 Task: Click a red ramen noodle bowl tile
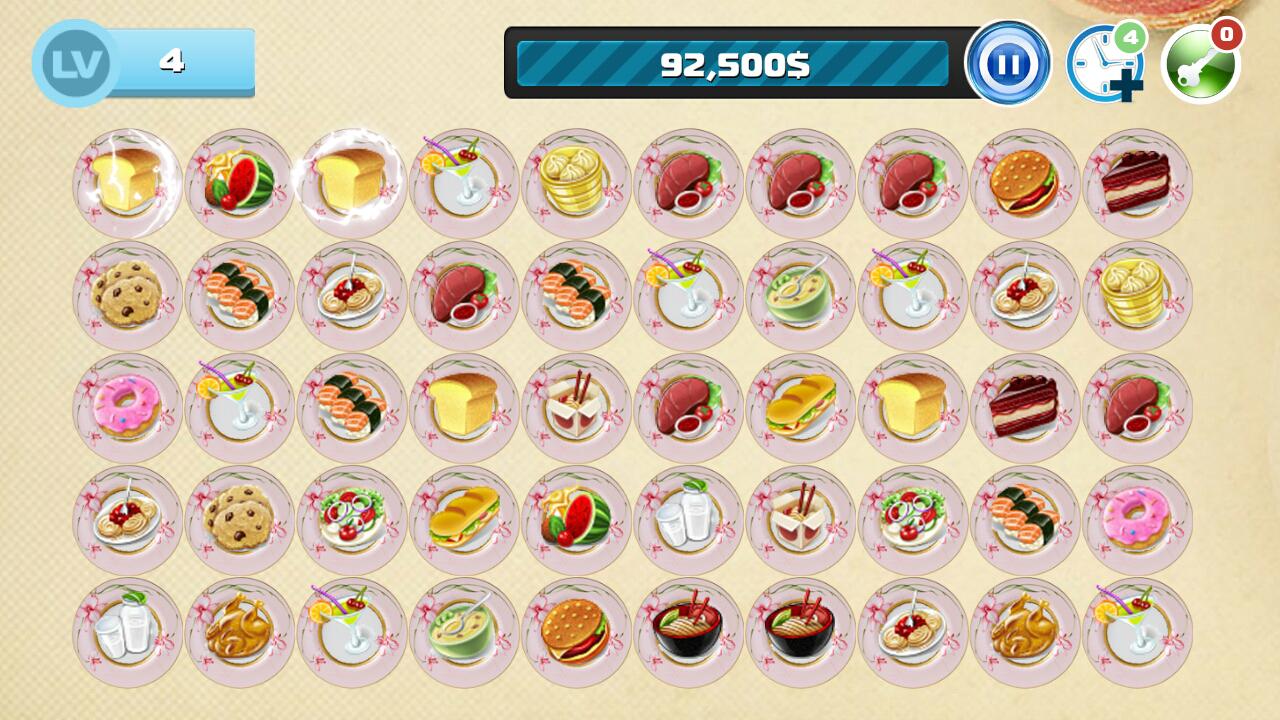687,630
